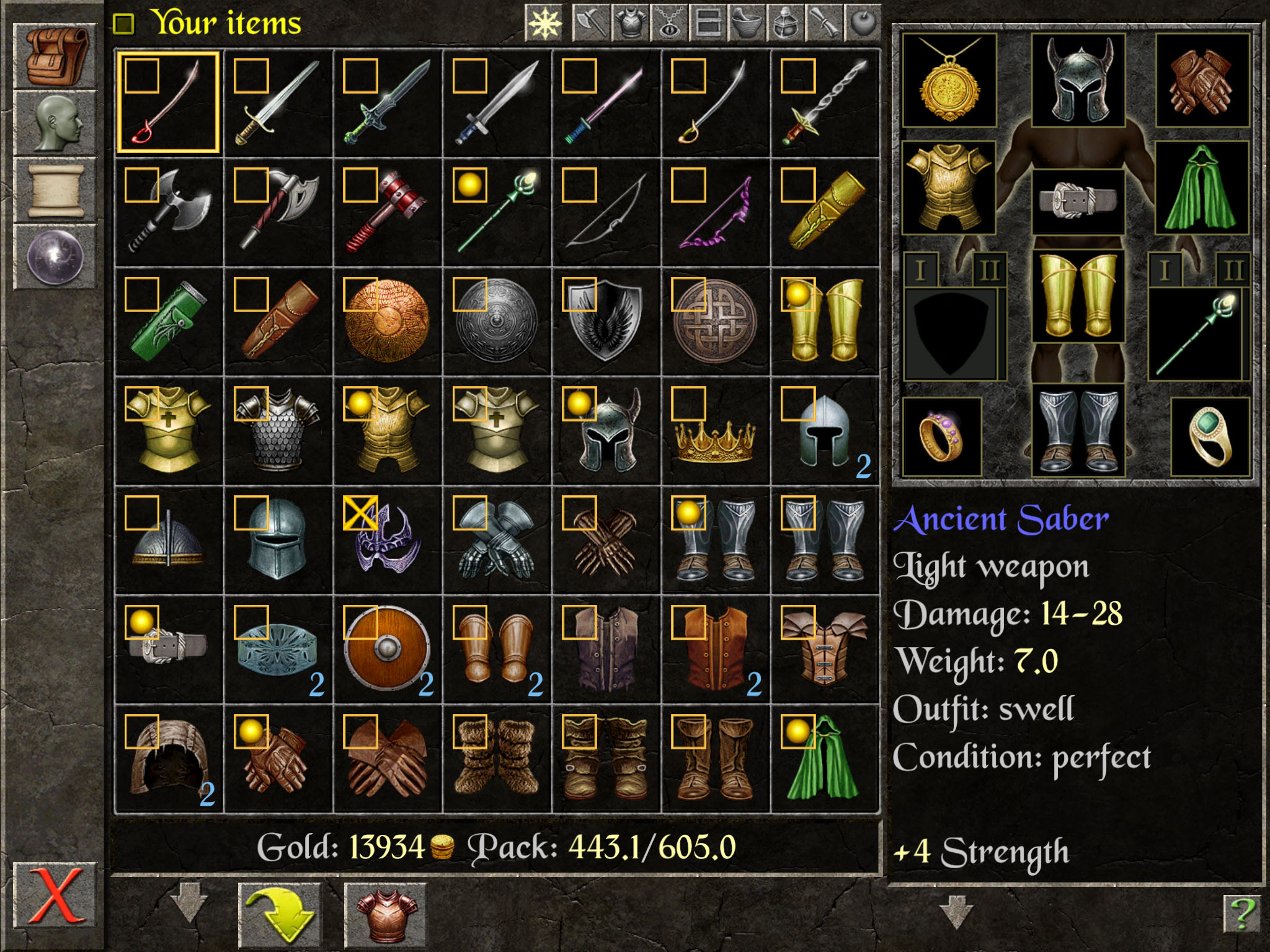Filter items by food apple icon
Image resolution: width=1270 pixels, height=952 pixels.
click(863, 24)
